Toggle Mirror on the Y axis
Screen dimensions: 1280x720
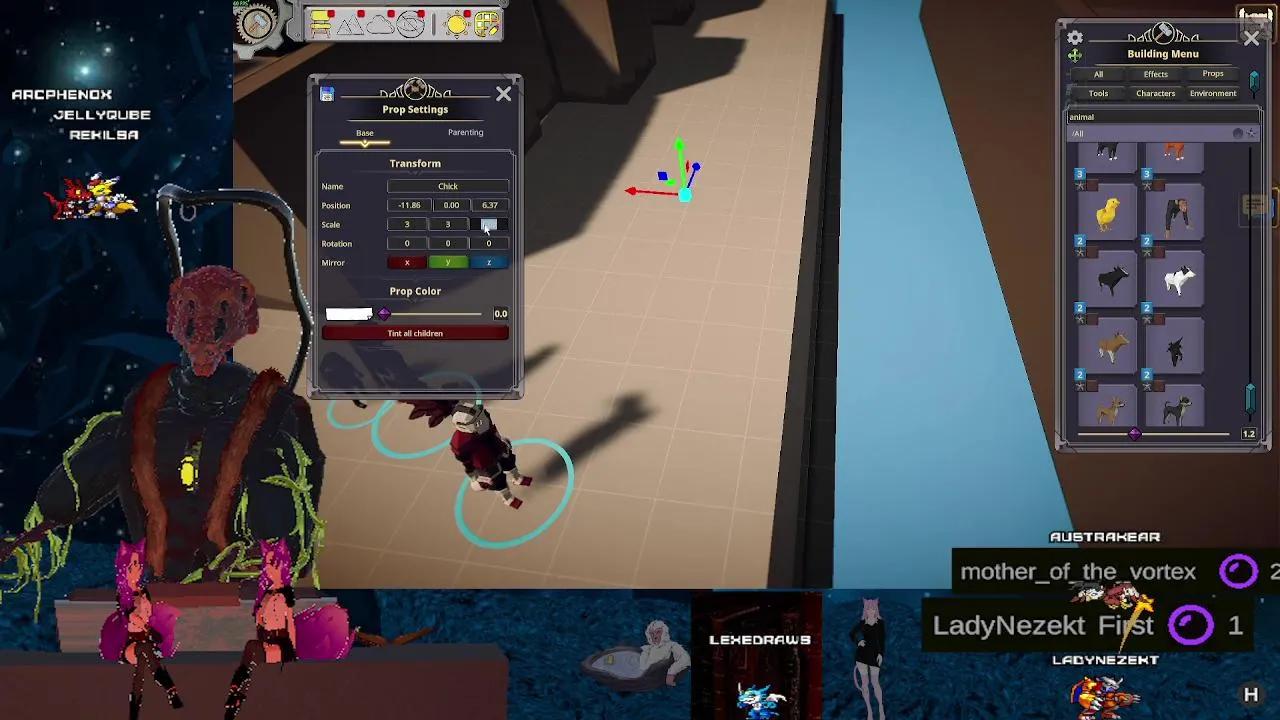point(448,262)
